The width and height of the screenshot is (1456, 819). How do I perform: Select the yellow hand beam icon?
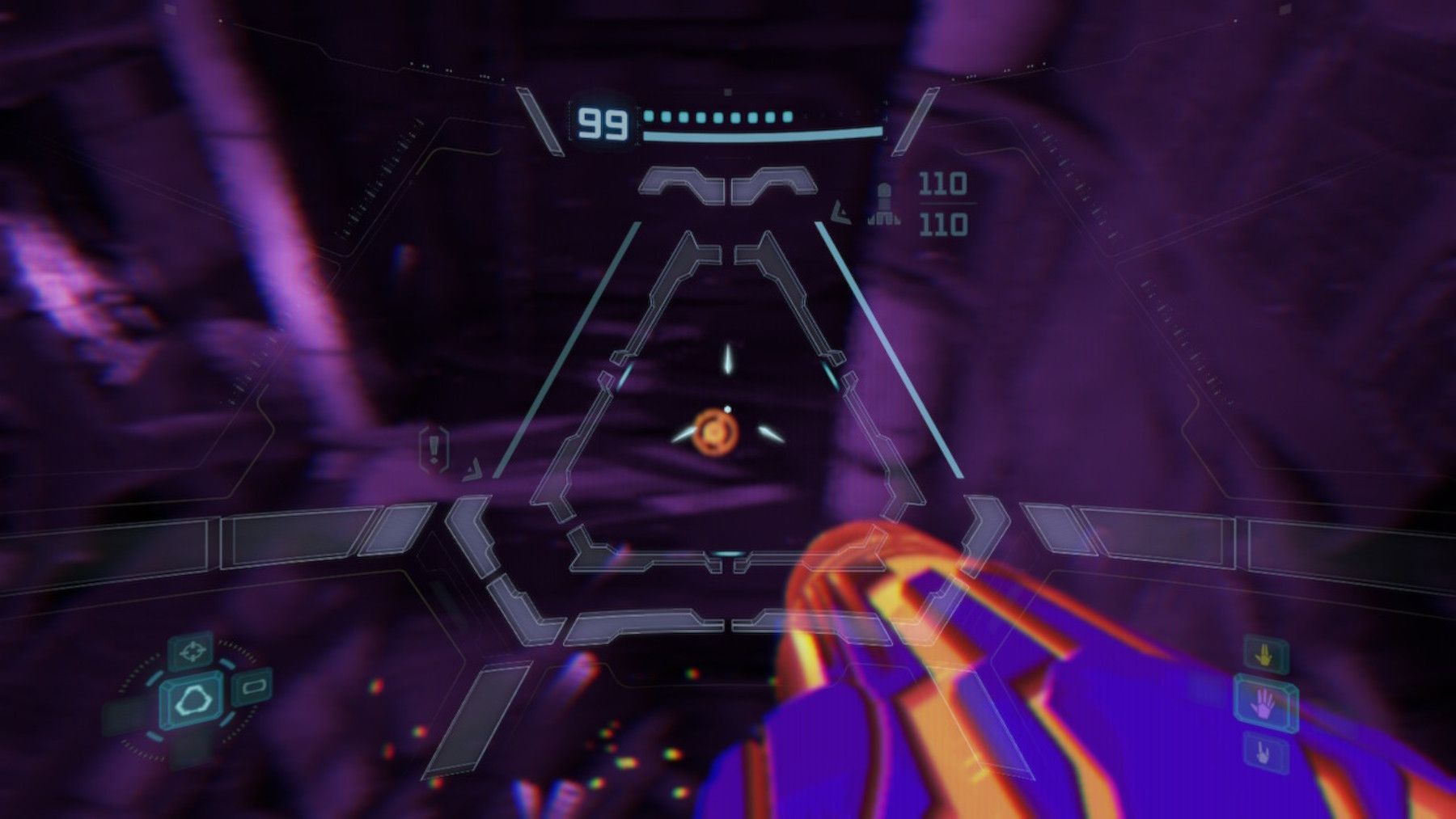(x=1263, y=656)
